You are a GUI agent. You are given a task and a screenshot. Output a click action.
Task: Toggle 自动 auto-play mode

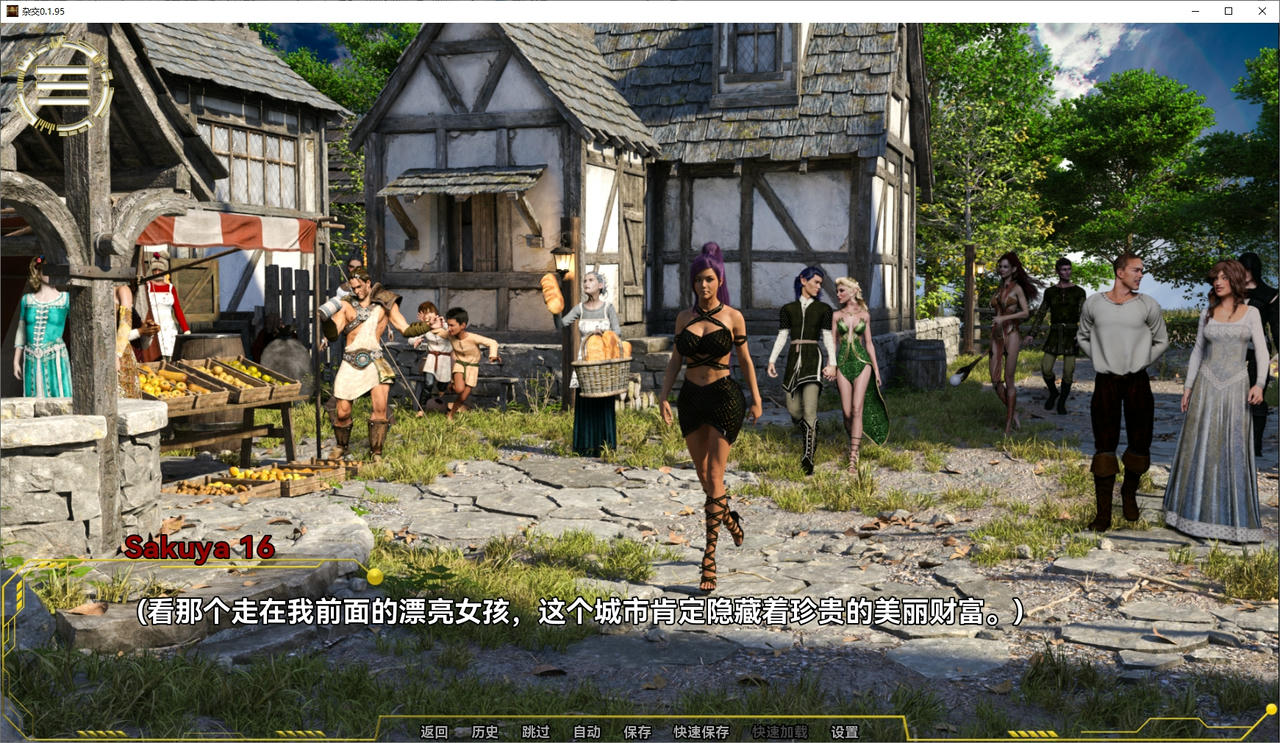tap(587, 731)
